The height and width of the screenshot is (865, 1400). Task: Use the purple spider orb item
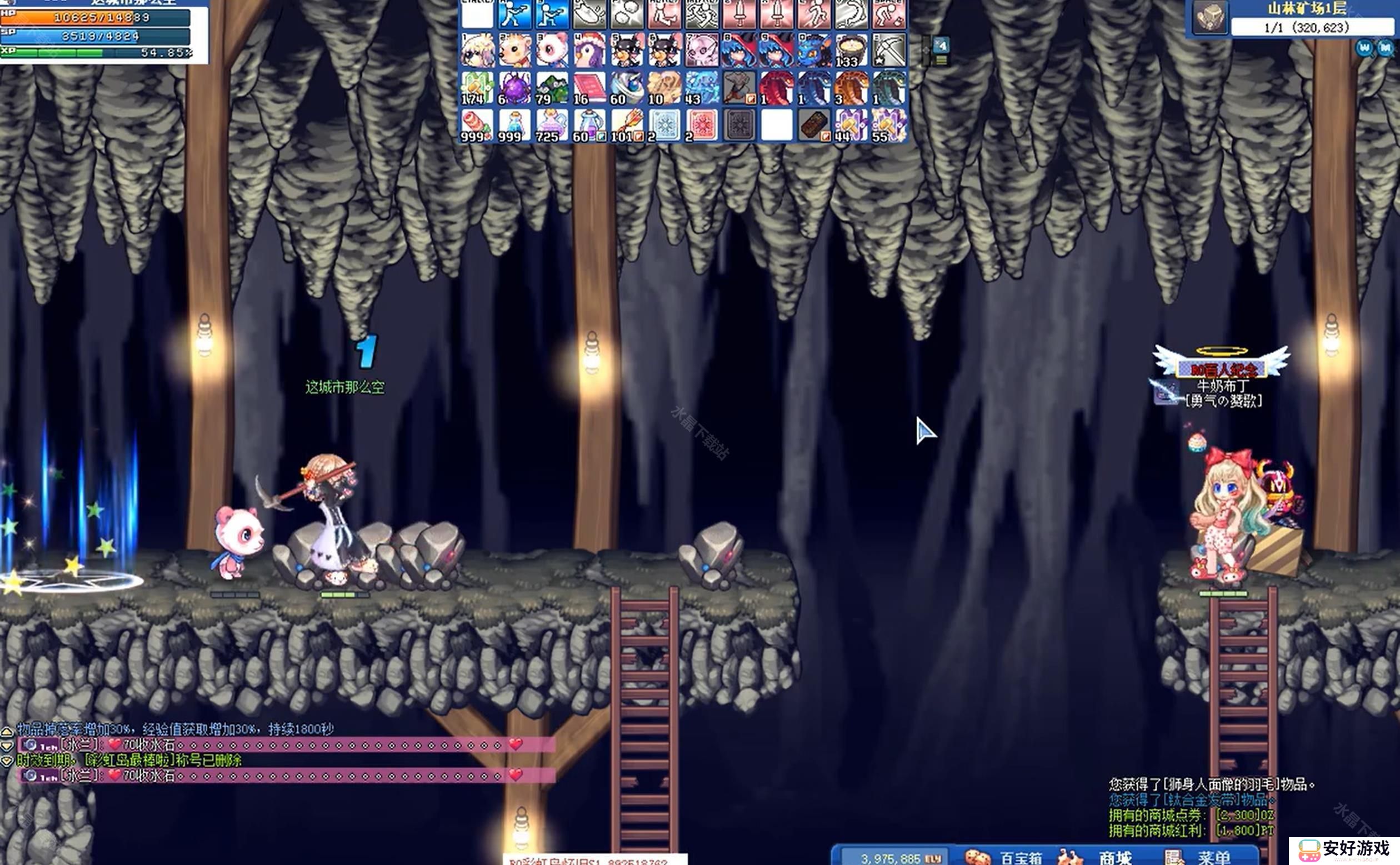pos(514,88)
